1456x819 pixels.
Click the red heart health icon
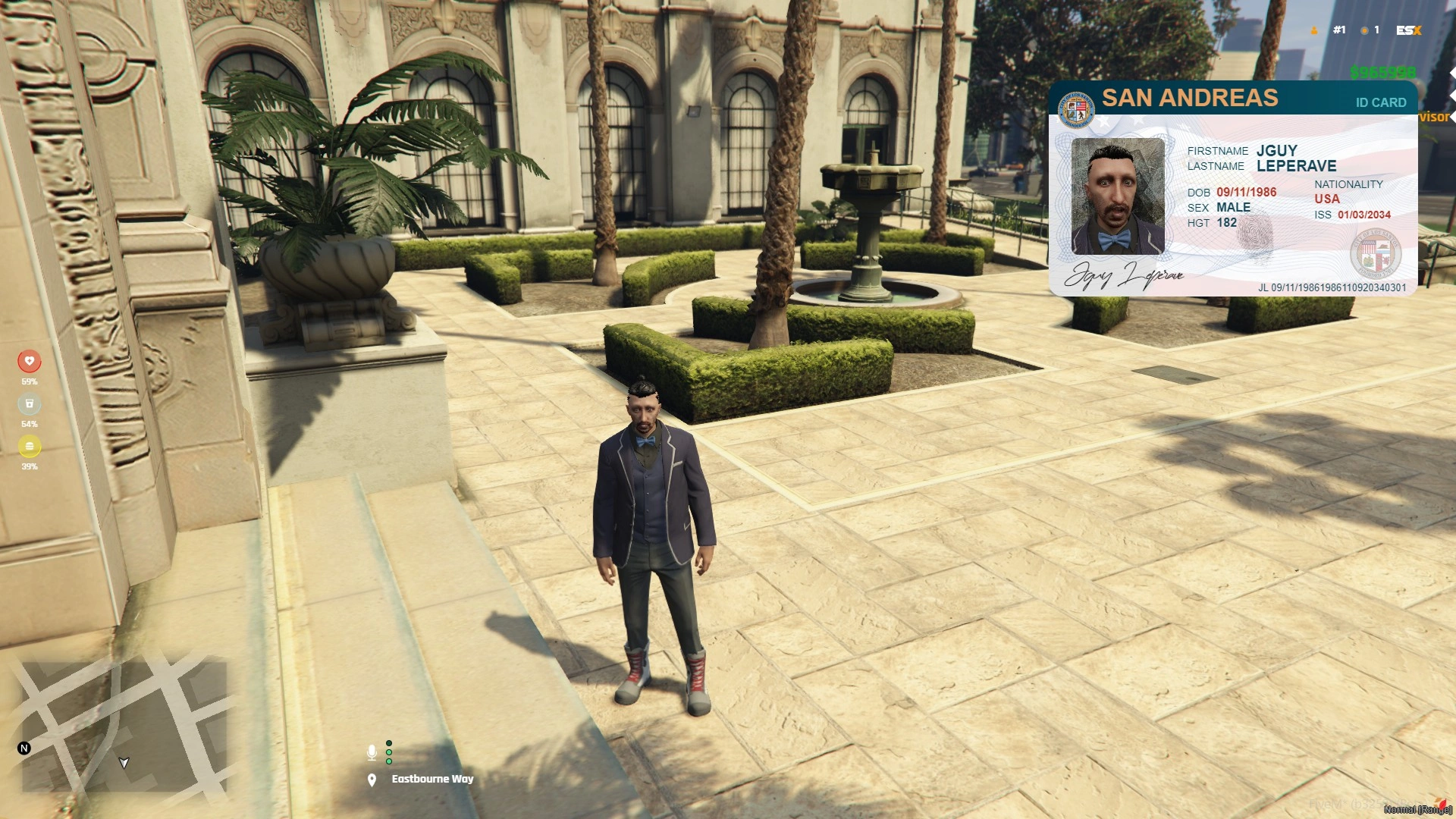[x=30, y=361]
